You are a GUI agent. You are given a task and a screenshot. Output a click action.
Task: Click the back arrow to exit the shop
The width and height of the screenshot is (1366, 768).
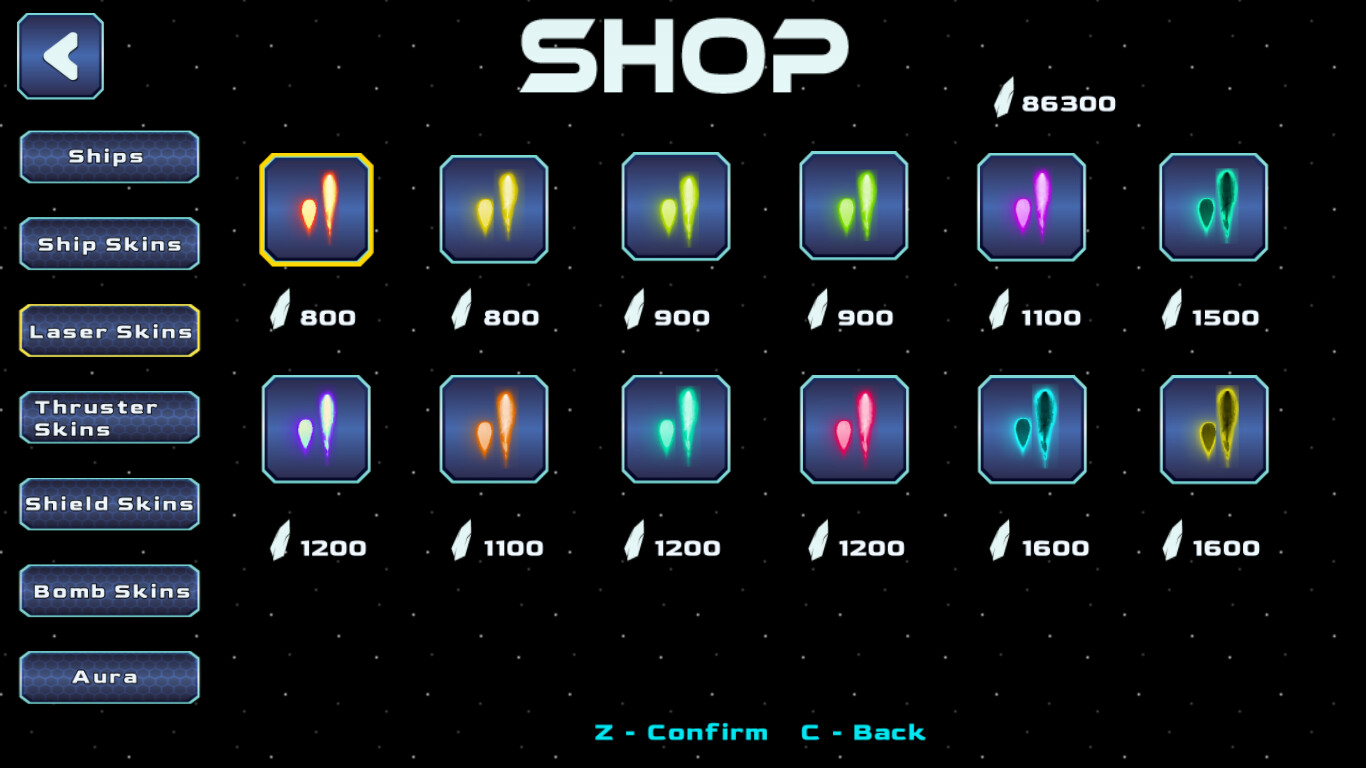(x=59, y=56)
